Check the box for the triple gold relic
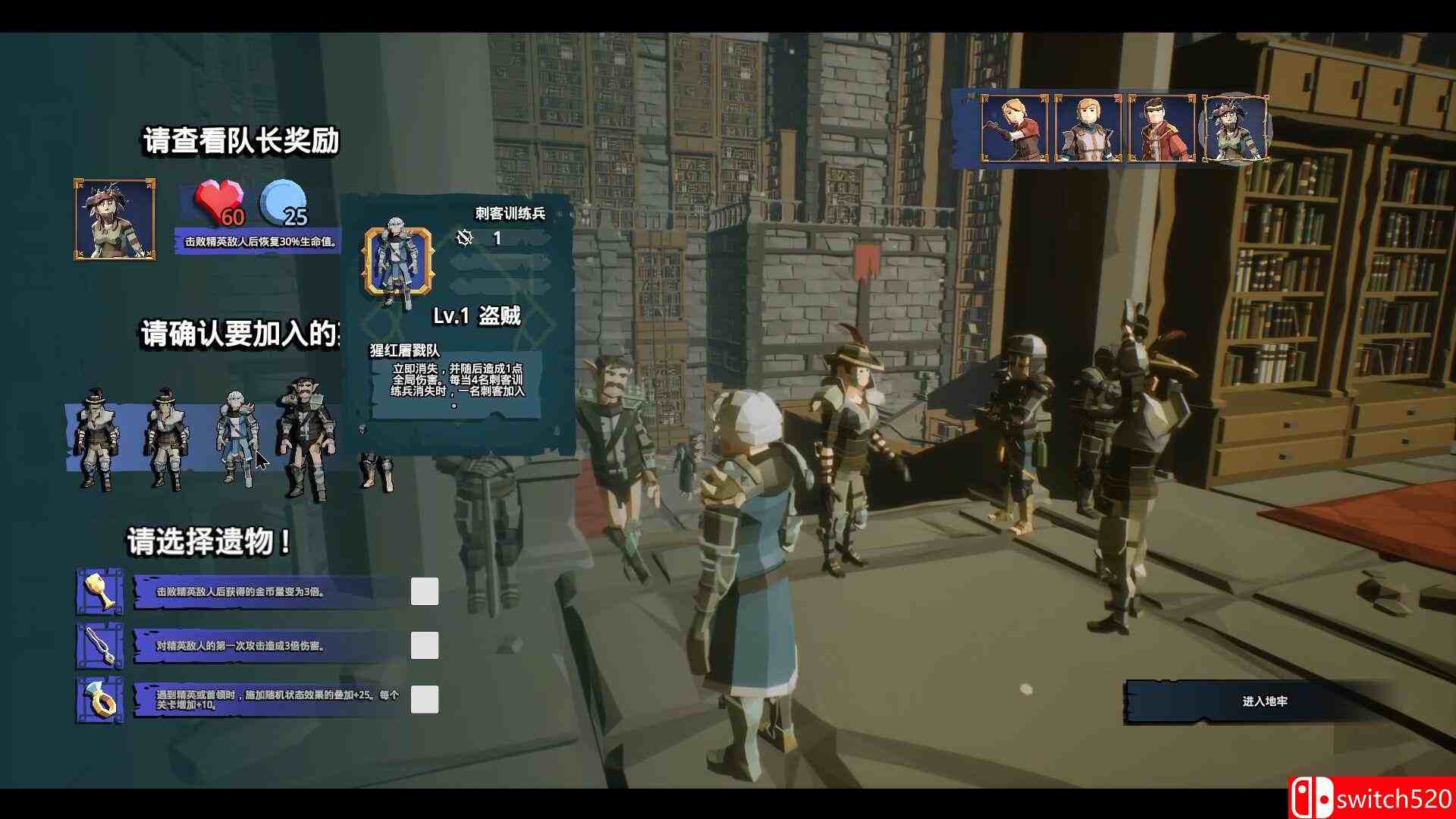This screenshot has height=819, width=1456. 425,591
